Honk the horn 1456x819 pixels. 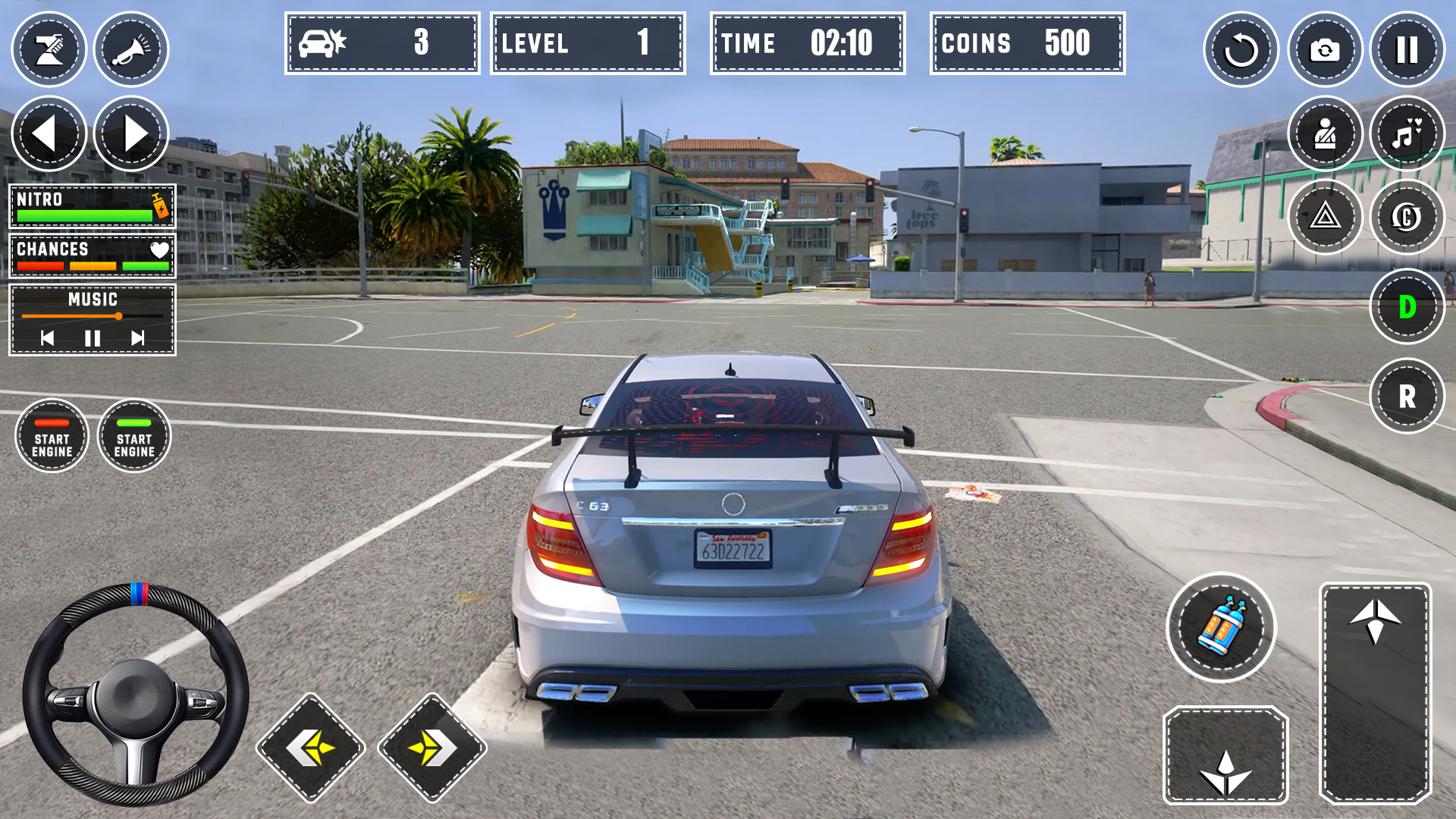click(131, 50)
